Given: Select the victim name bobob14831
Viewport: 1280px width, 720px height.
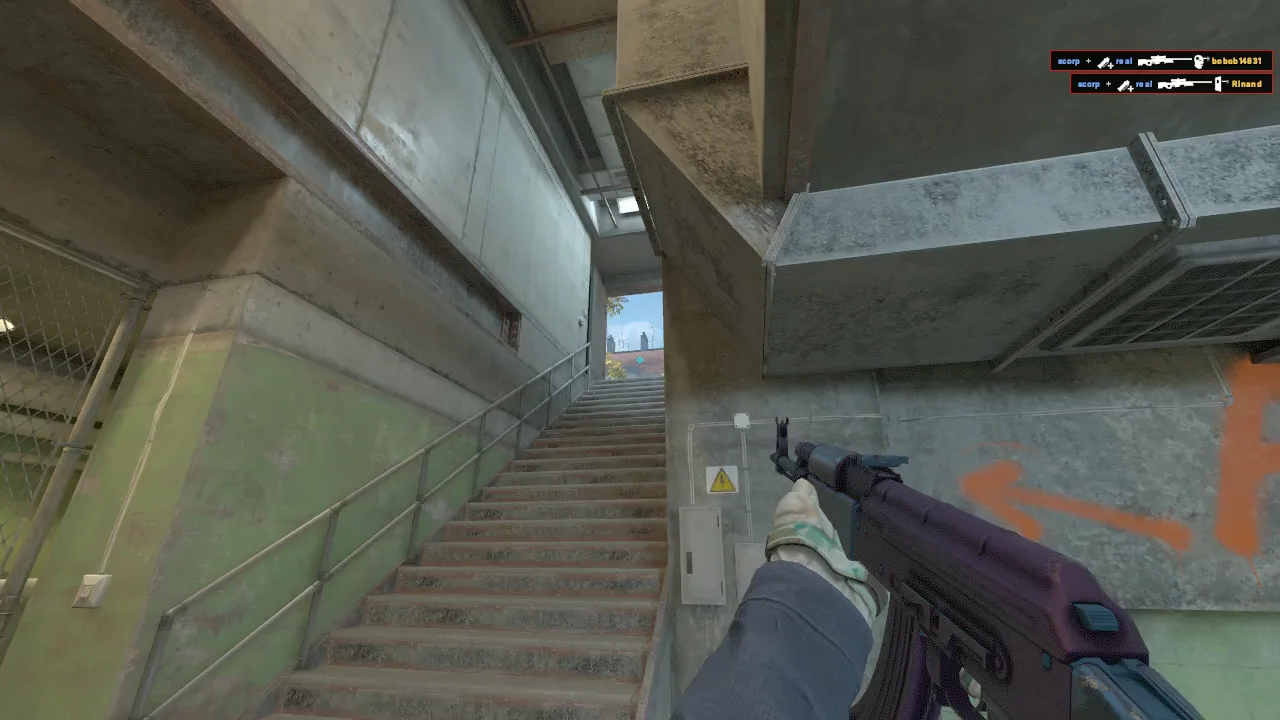Looking at the screenshot, I should 1237,61.
